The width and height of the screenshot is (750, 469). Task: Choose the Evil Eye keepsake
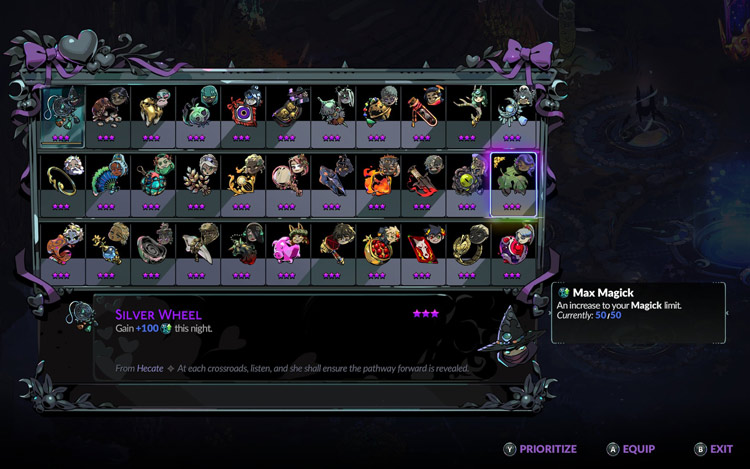pos(241,111)
